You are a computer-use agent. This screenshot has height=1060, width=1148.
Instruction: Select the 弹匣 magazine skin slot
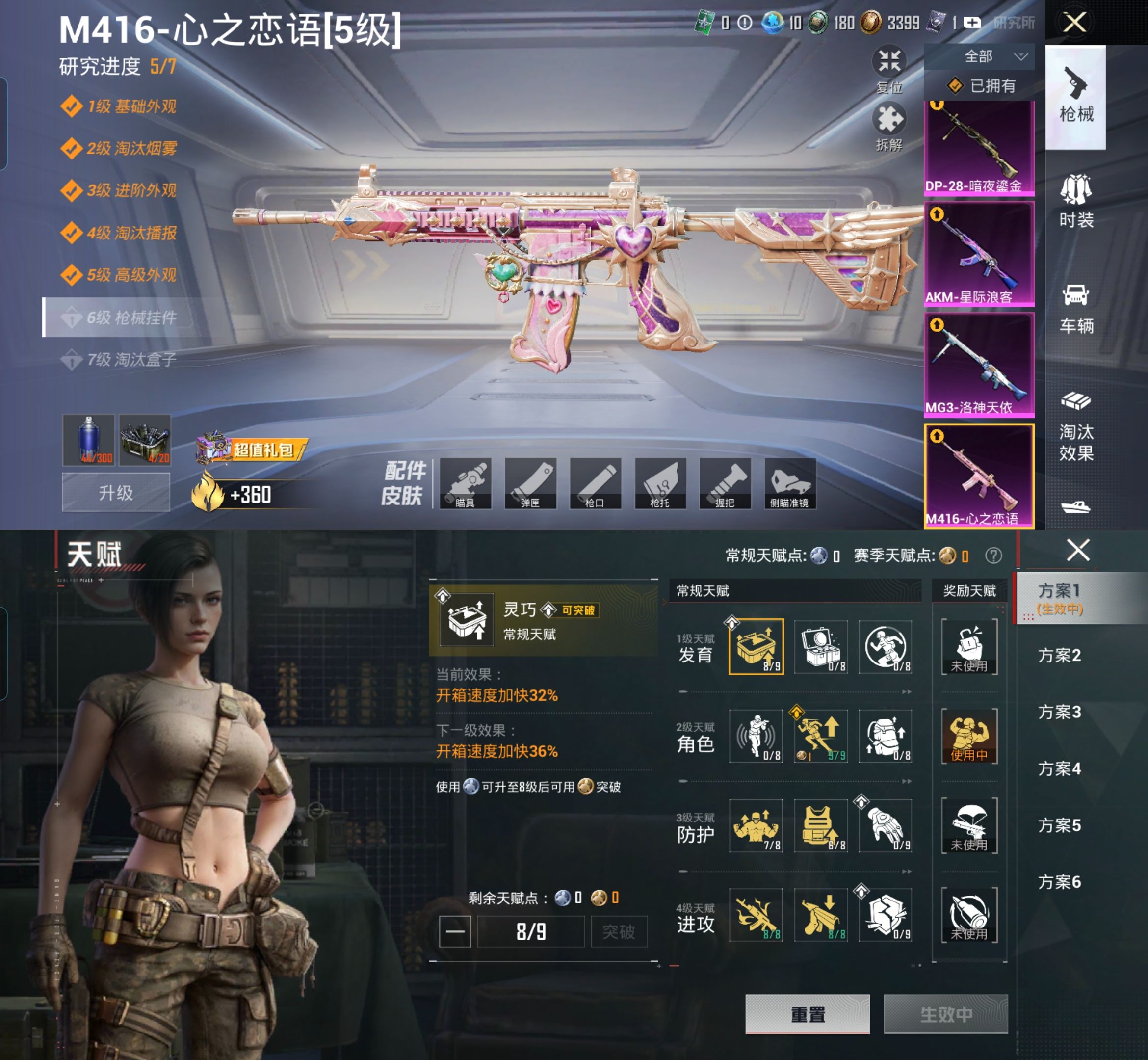pyautogui.click(x=530, y=483)
